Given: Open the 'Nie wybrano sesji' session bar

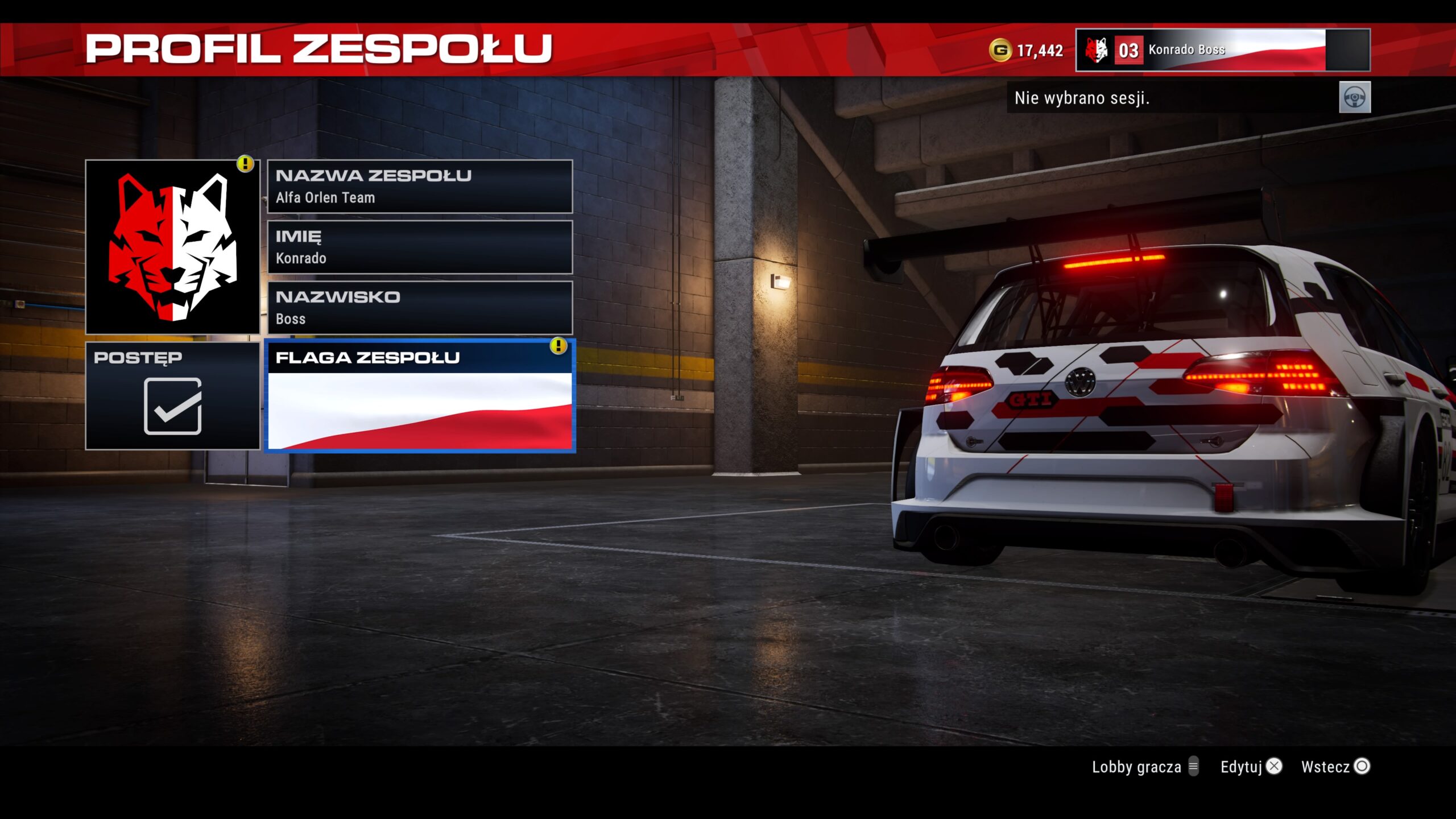Looking at the screenshot, I should click(x=1172, y=98).
